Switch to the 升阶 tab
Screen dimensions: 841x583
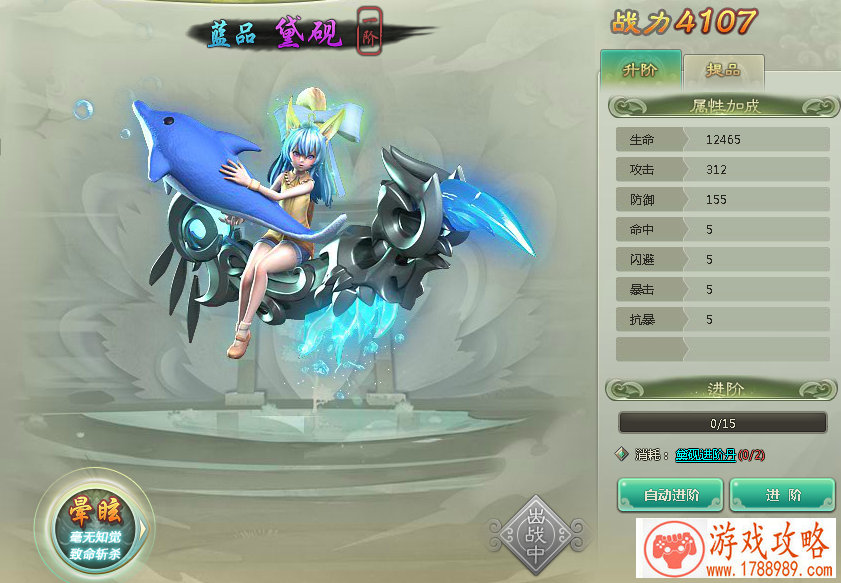pyautogui.click(x=640, y=71)
